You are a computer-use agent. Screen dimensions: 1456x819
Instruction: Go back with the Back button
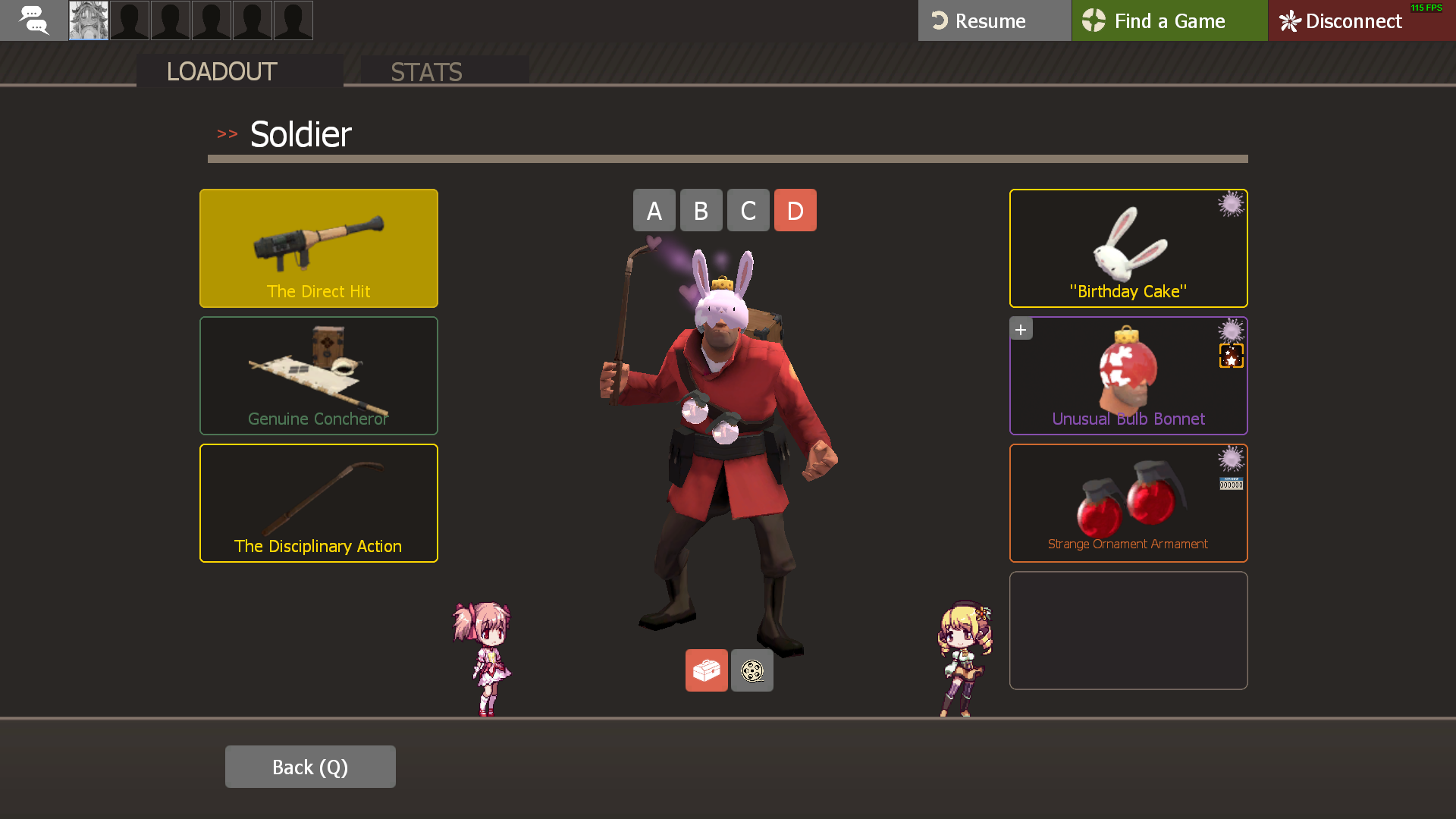click(309, 767)
